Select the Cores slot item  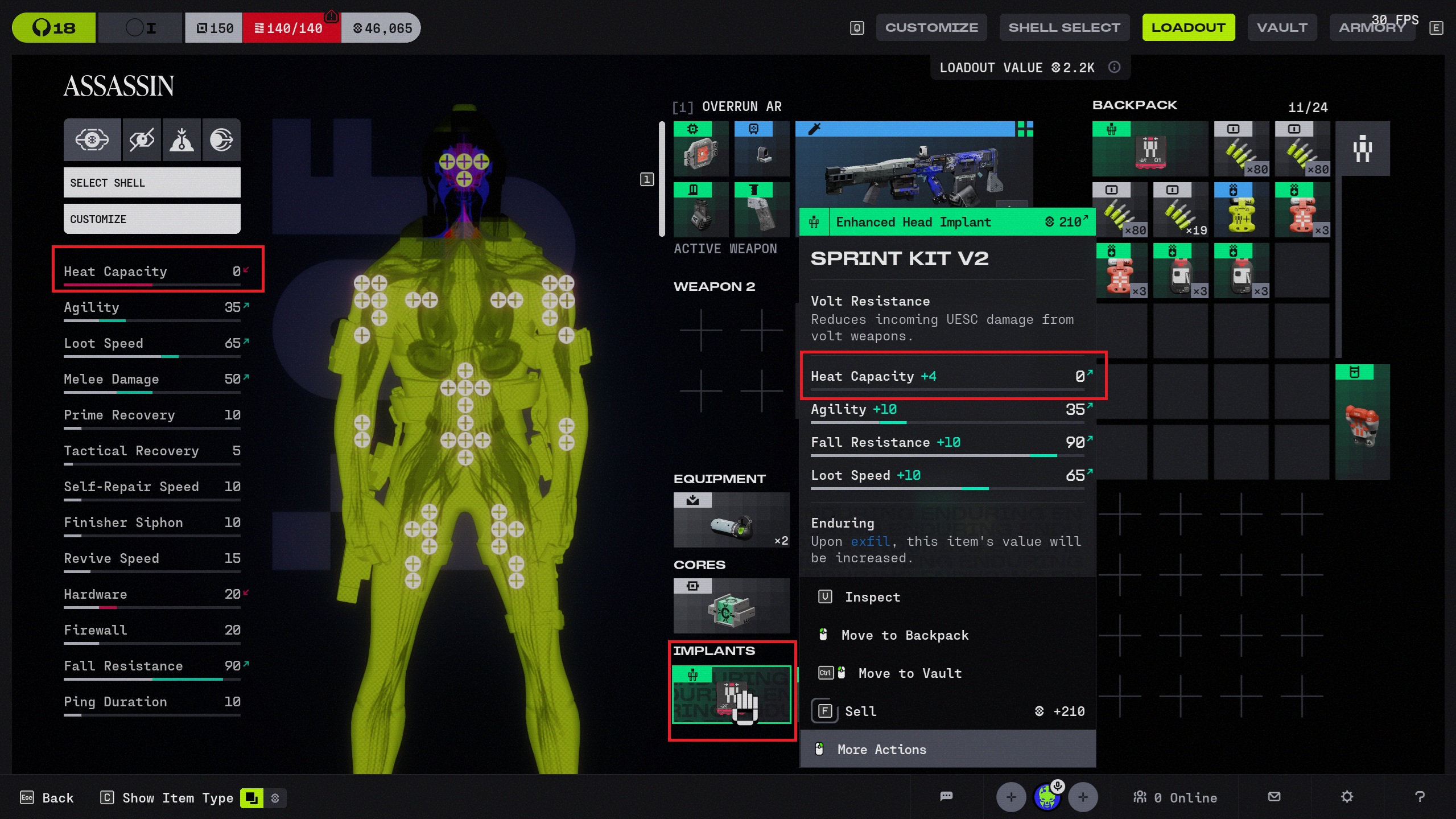731,606
